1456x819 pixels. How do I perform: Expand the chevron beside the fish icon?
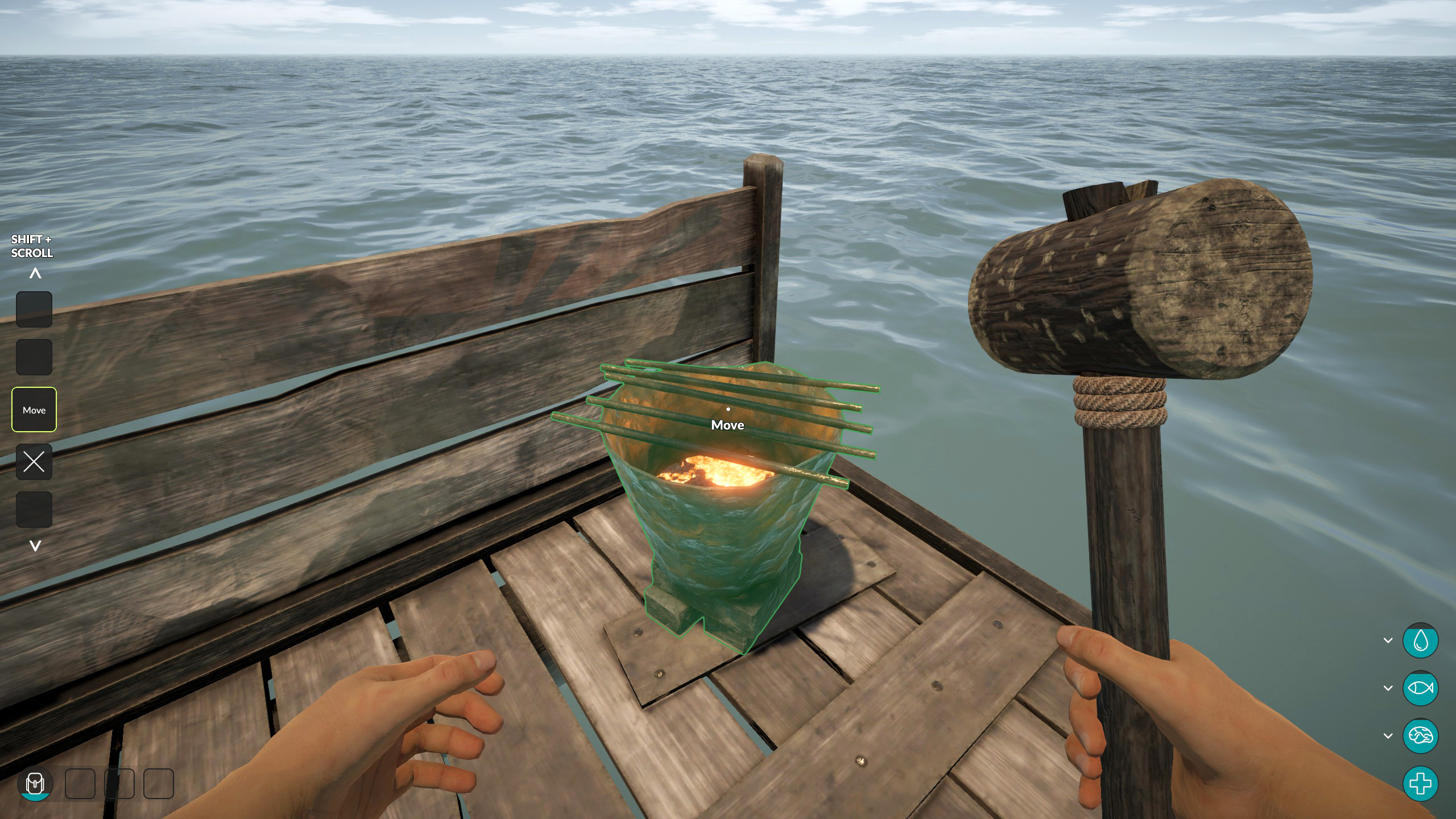point(1388,688)
